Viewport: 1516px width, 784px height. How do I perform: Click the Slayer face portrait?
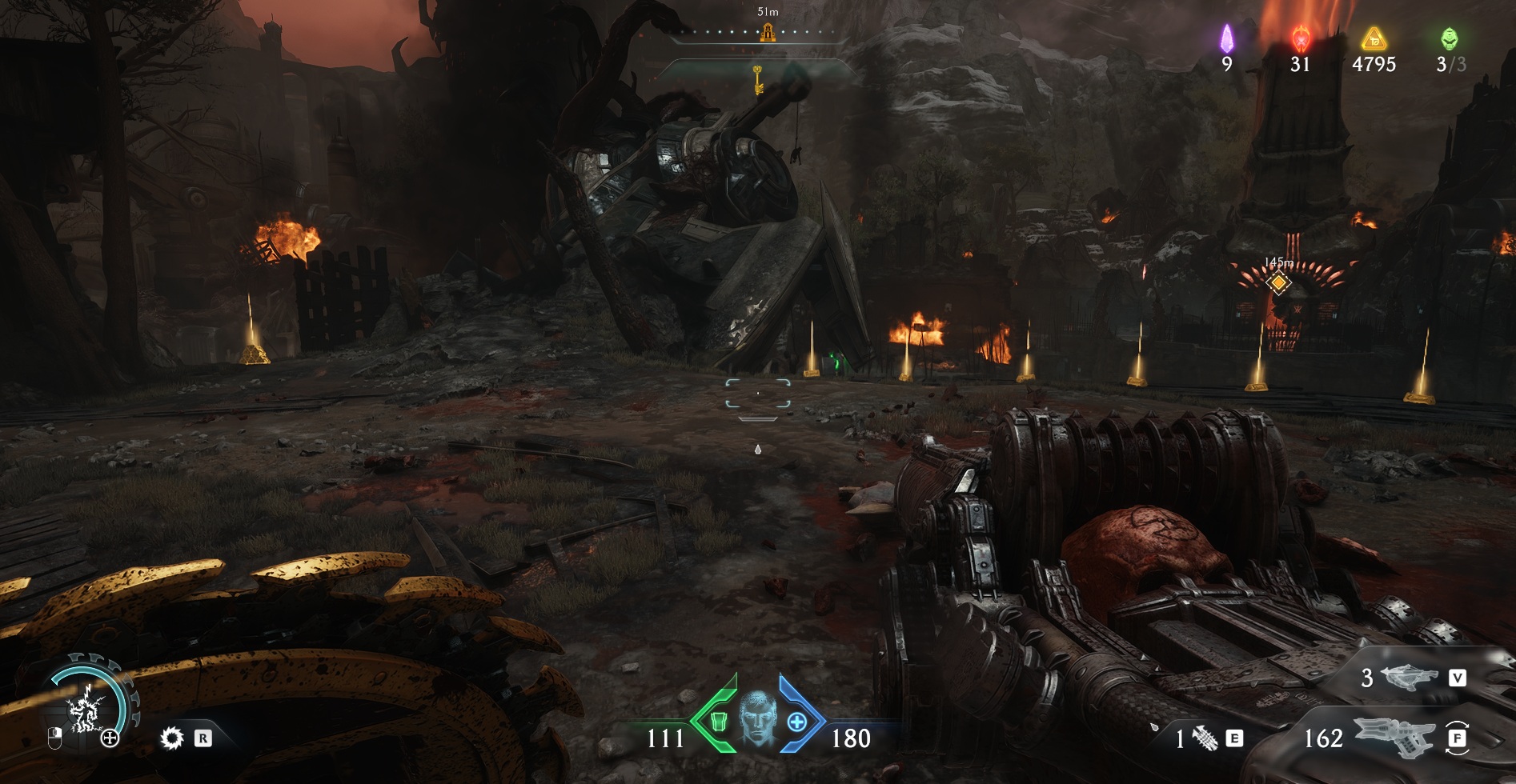[757, 719]
